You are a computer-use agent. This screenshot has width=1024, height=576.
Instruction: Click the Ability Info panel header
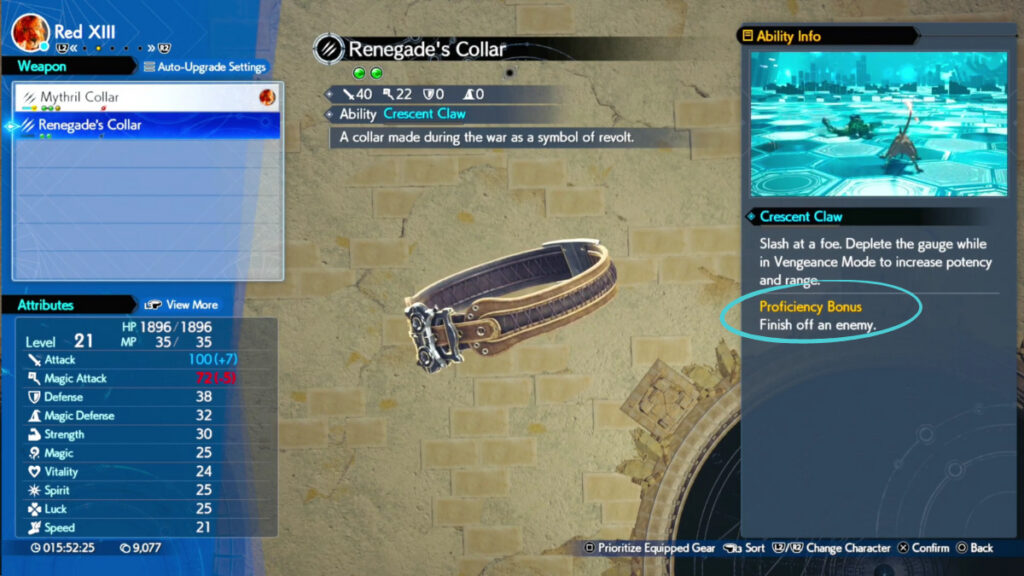tap(789, 36)
